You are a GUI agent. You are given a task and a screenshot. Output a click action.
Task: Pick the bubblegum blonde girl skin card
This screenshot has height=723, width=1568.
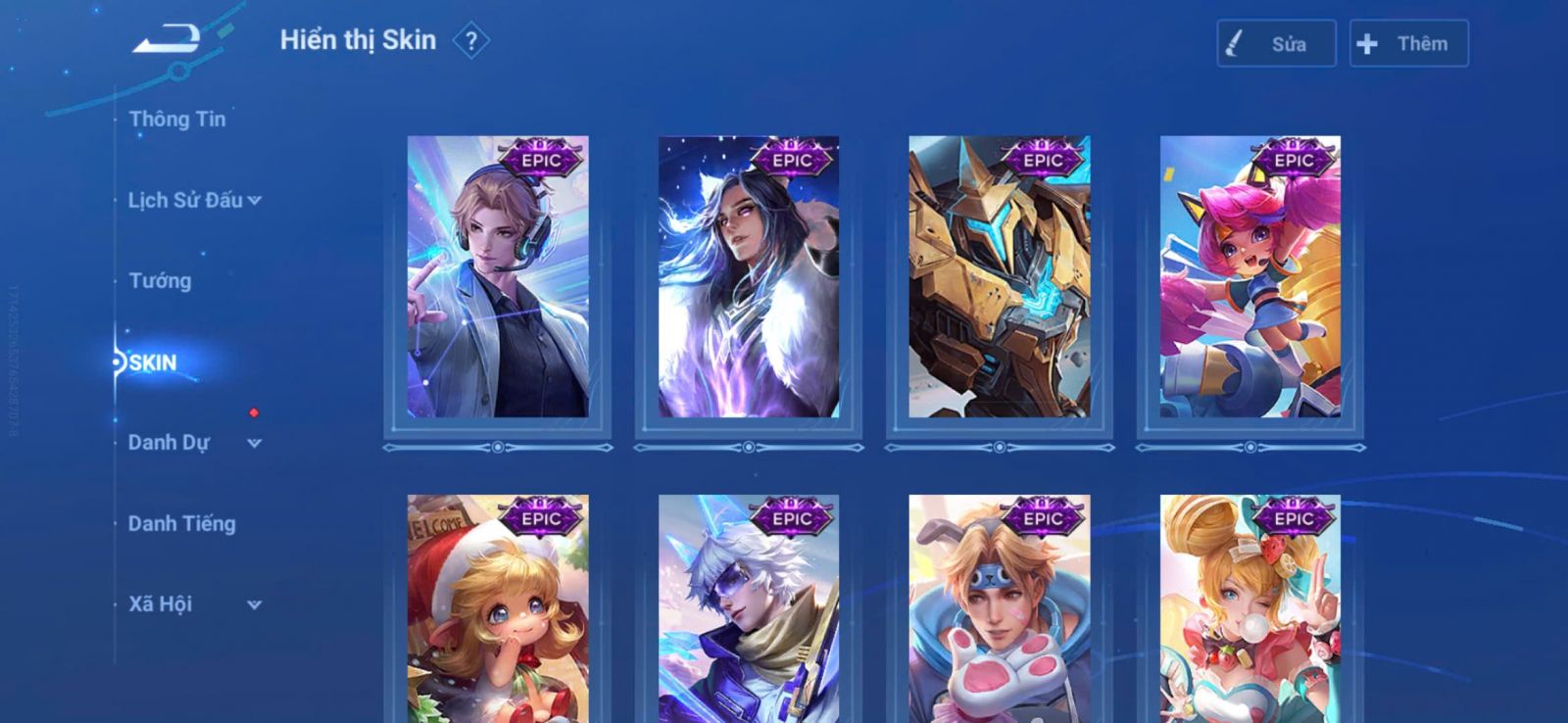tap(1250, 609)
